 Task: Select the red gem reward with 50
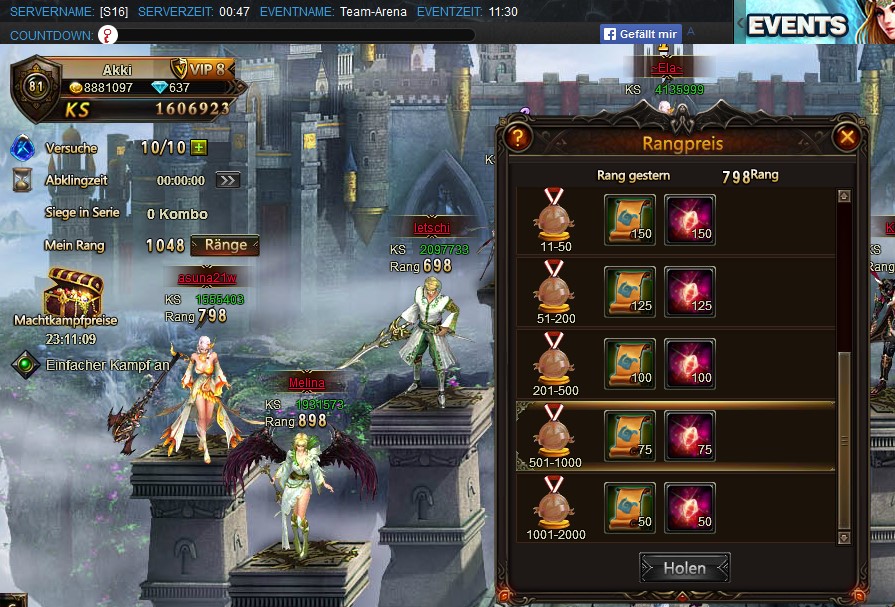(x=691, y=508)
